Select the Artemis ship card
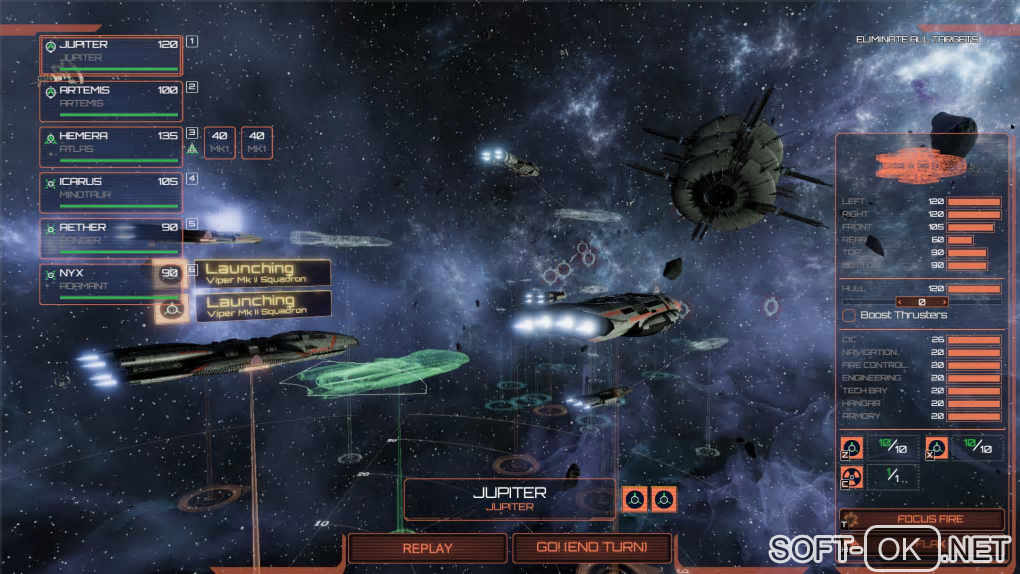Screen dimensions: 1020x574 111,101
